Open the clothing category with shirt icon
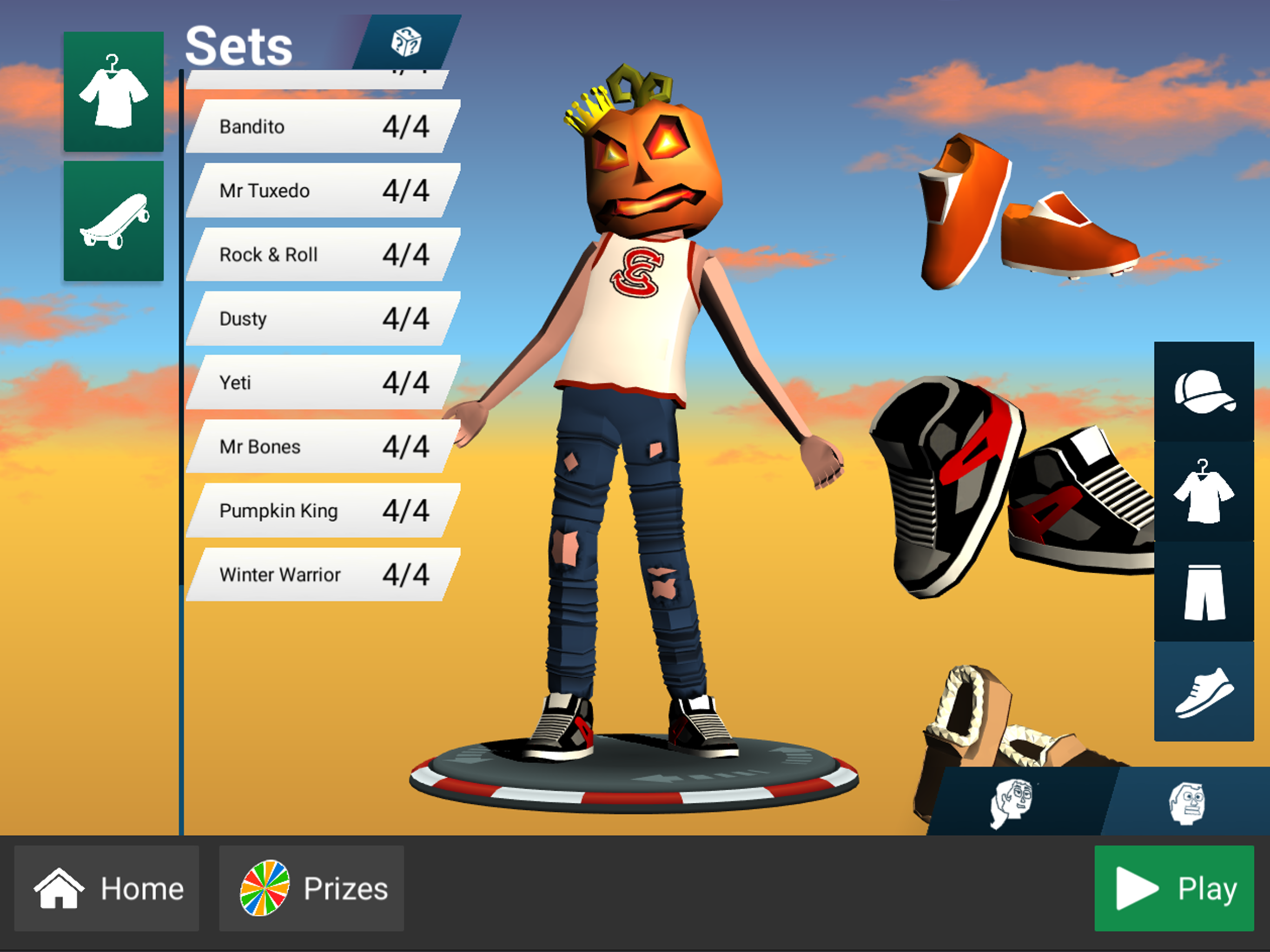The height and width of the screenshot is (952, 1270). coord(114,92)
